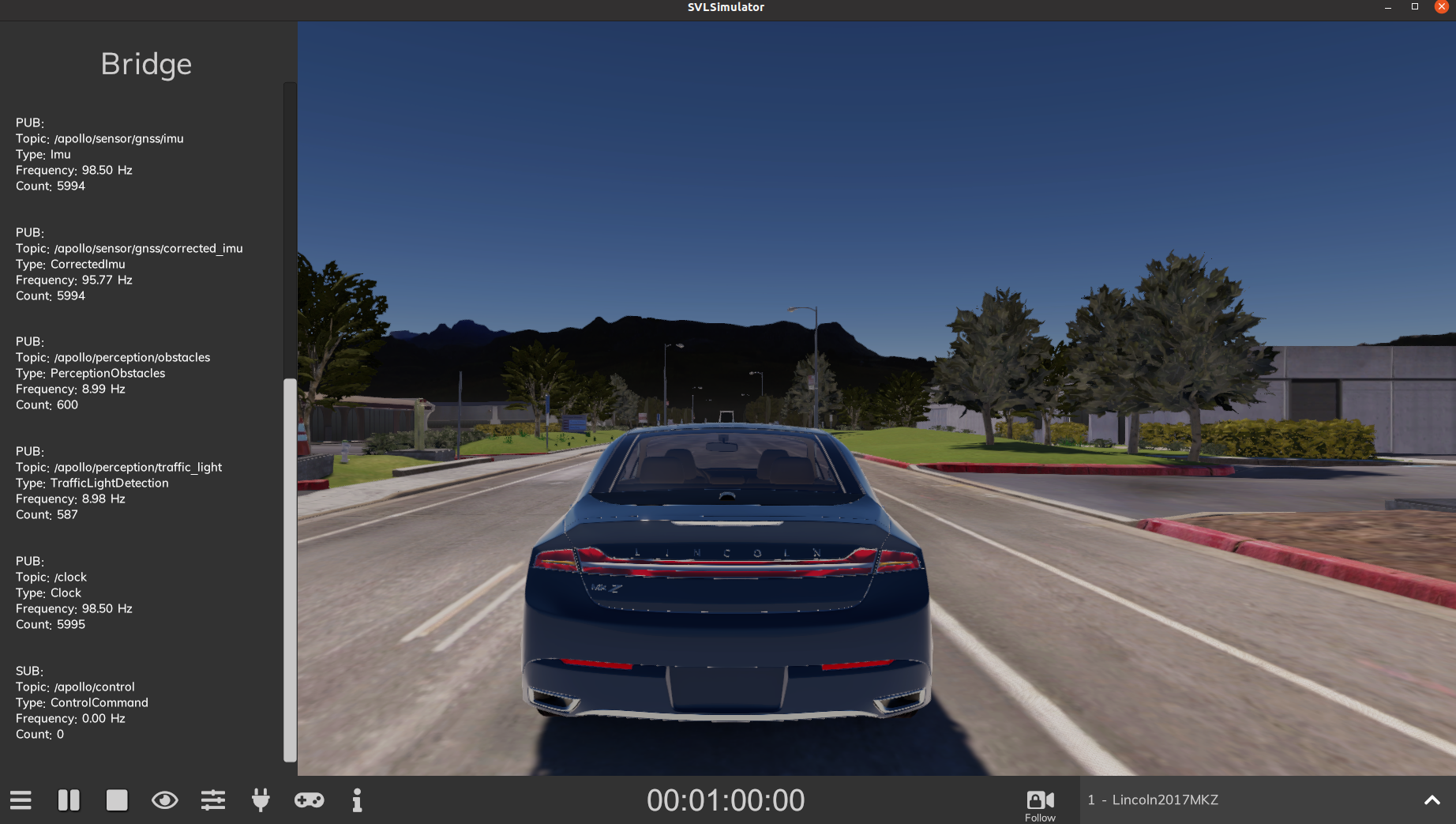Toggle pause on the simulation playback
This screenshot has width=1456, height=824.
(69, 800)
